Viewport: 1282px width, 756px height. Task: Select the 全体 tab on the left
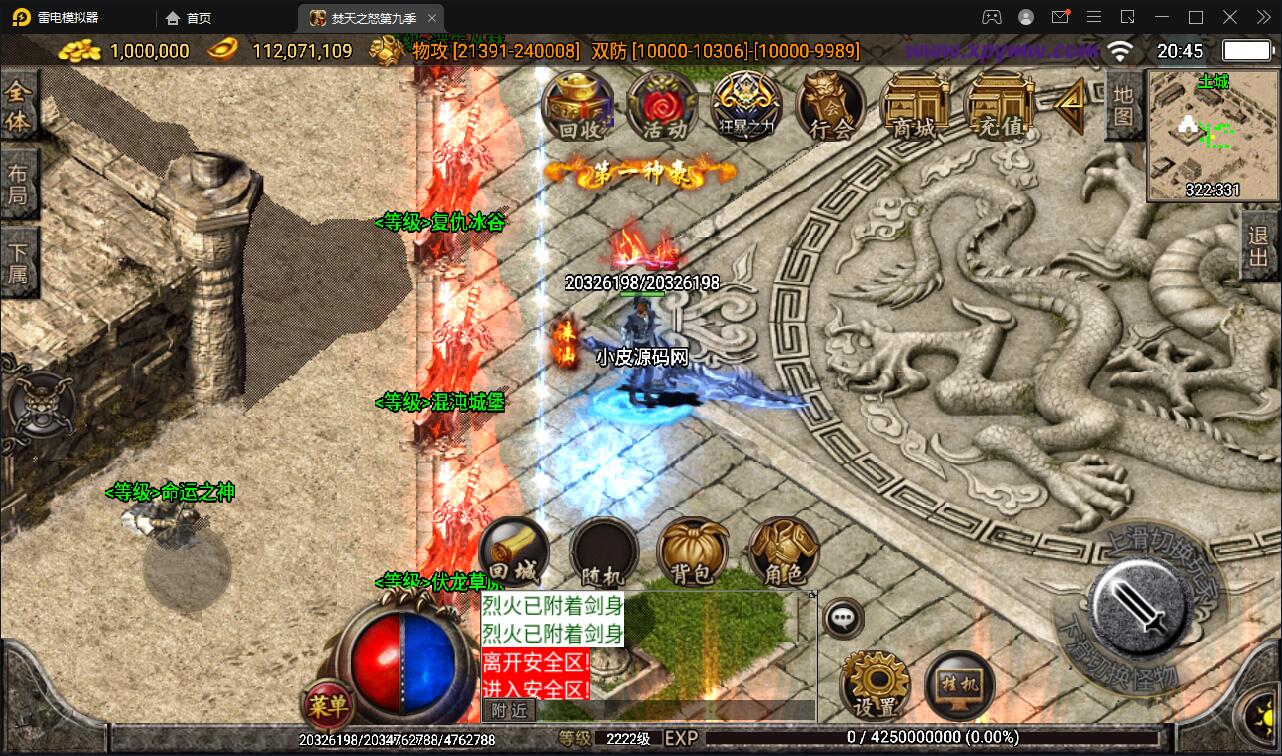pyautogui.click(x=18, y=107)
